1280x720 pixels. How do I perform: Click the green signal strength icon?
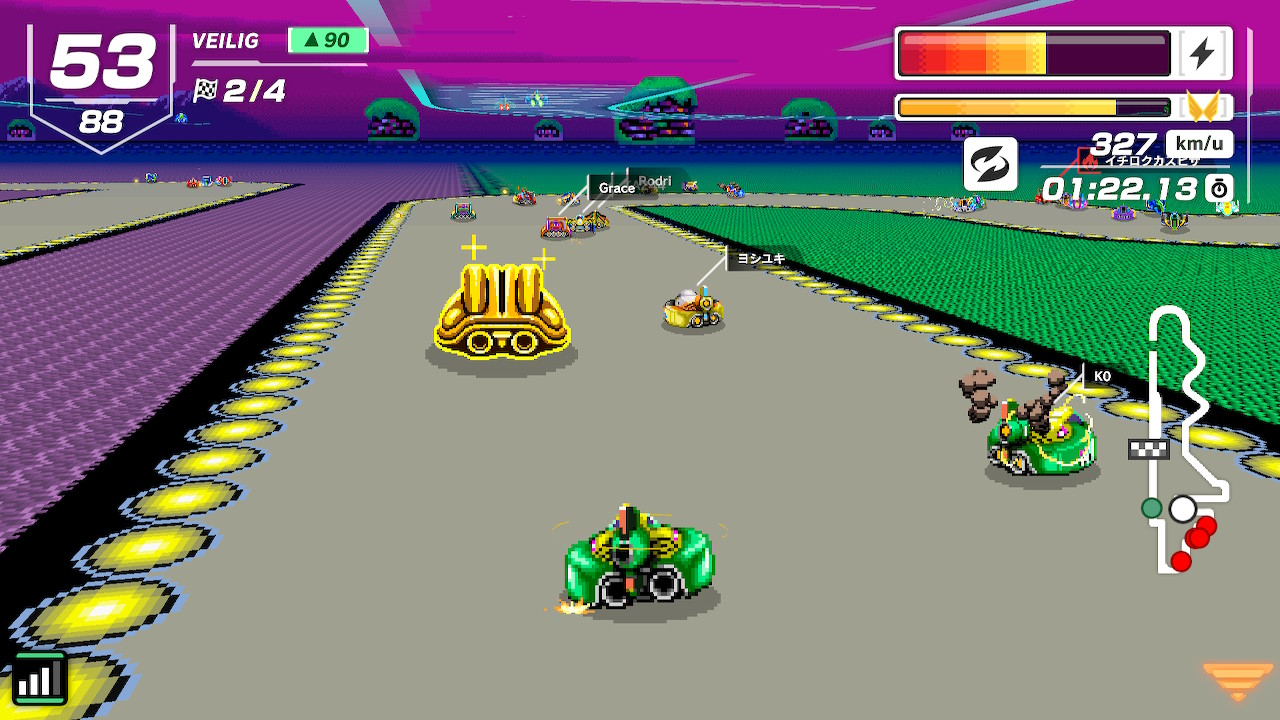39,679
